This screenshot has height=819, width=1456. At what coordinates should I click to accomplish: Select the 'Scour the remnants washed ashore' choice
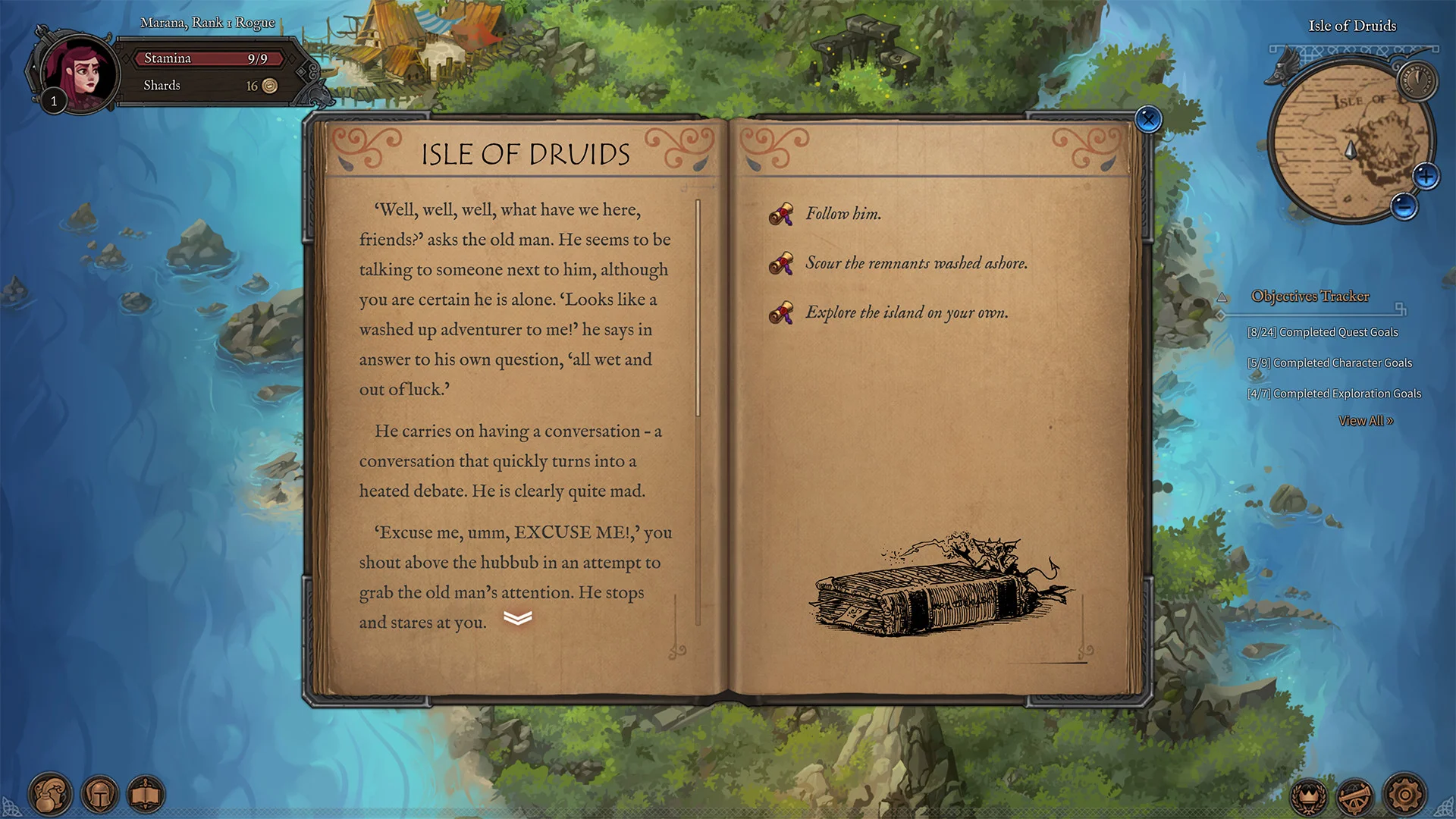point(917,263)
